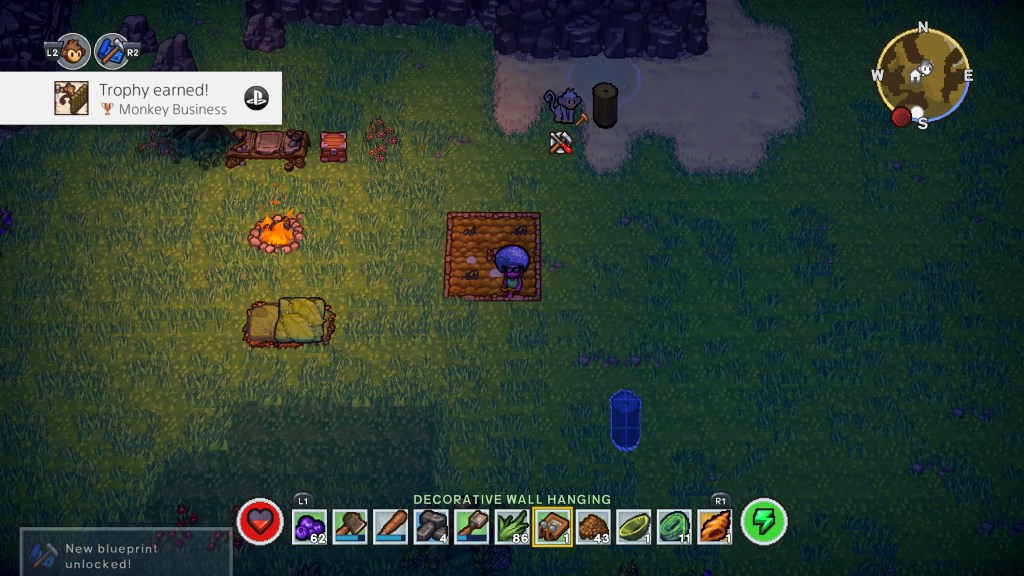Image resolution: width=1024 pixels, height=576 pixels.
Task: Select the purple berries hotbar slot
Action: pos(310,525)
